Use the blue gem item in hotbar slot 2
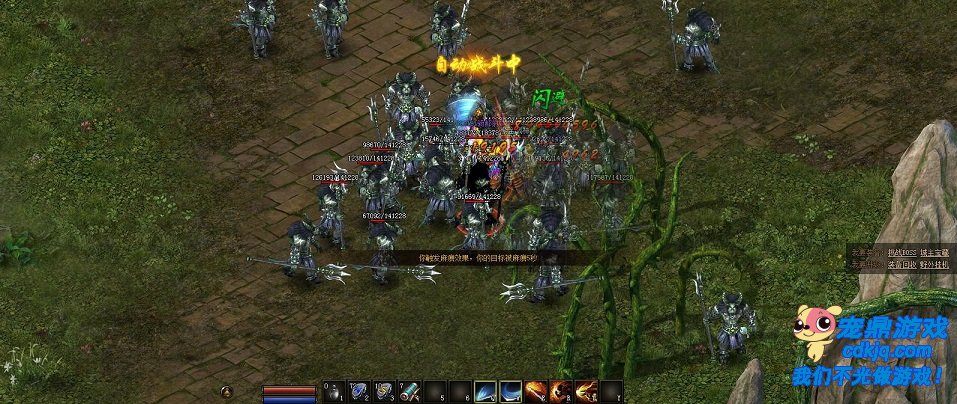The width and height of the screenshot is (957, 404). [x=360, y=392]
